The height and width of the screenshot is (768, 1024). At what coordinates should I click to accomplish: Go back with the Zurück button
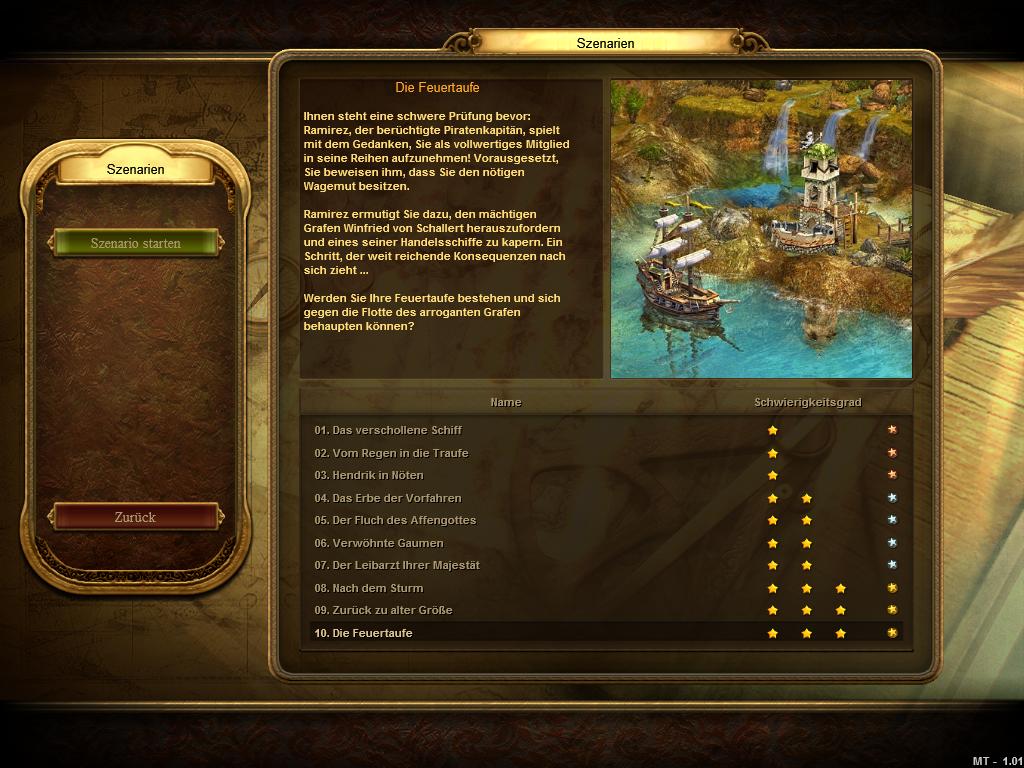[x=136, y=517]
